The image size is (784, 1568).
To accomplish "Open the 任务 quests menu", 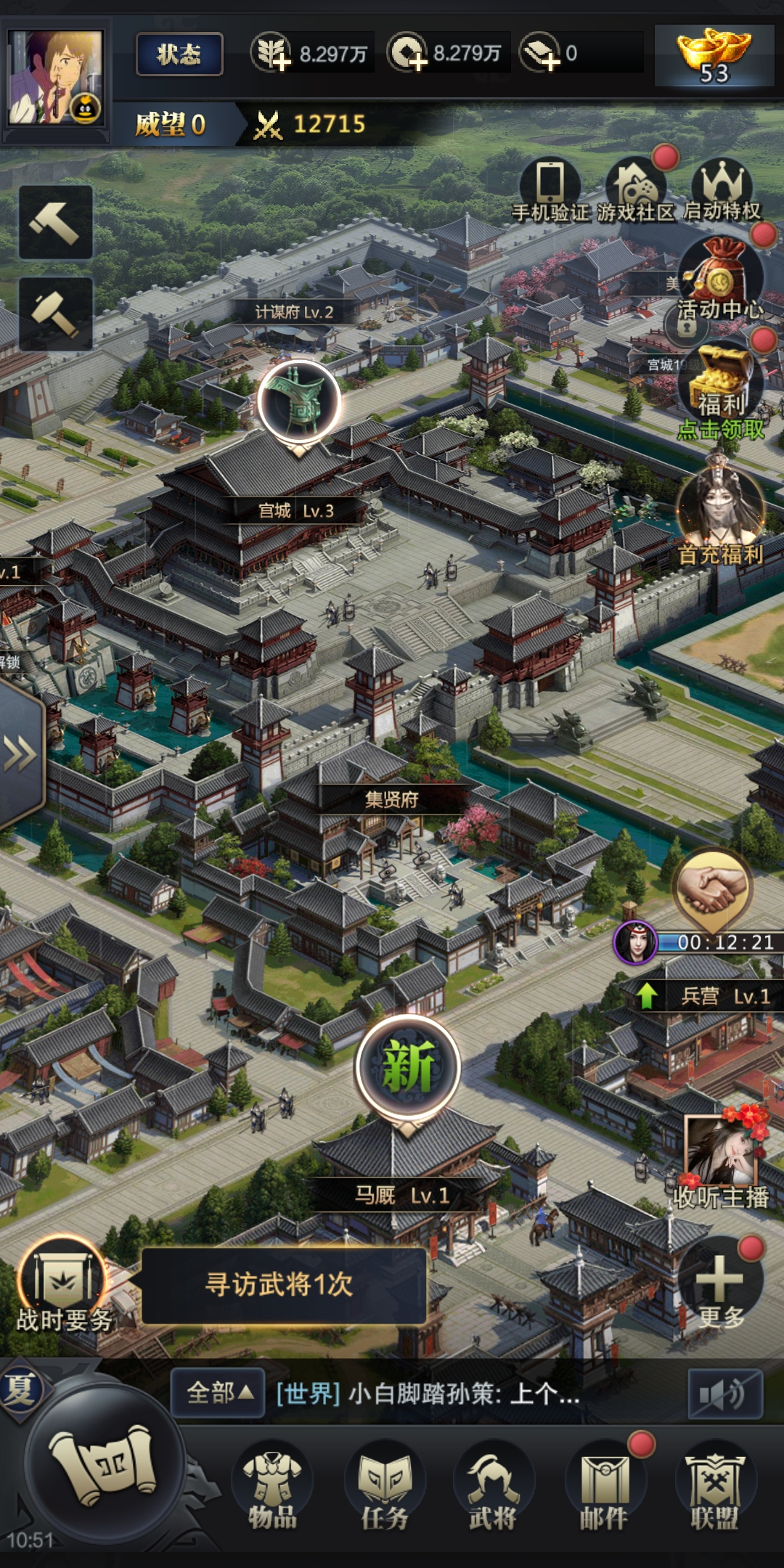I will [385, 1487].
